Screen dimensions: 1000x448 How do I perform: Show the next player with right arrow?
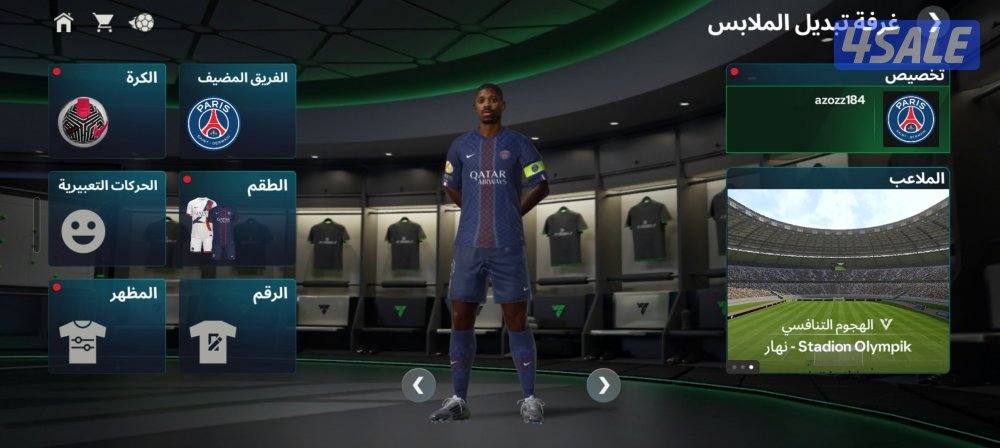point(603,384)
